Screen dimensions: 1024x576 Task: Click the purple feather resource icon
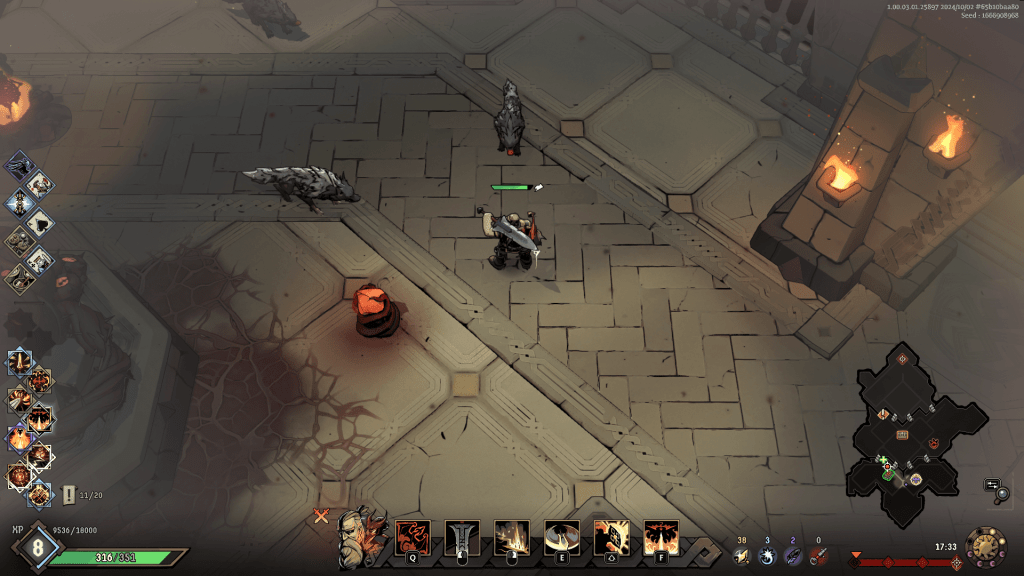(793, 556)
